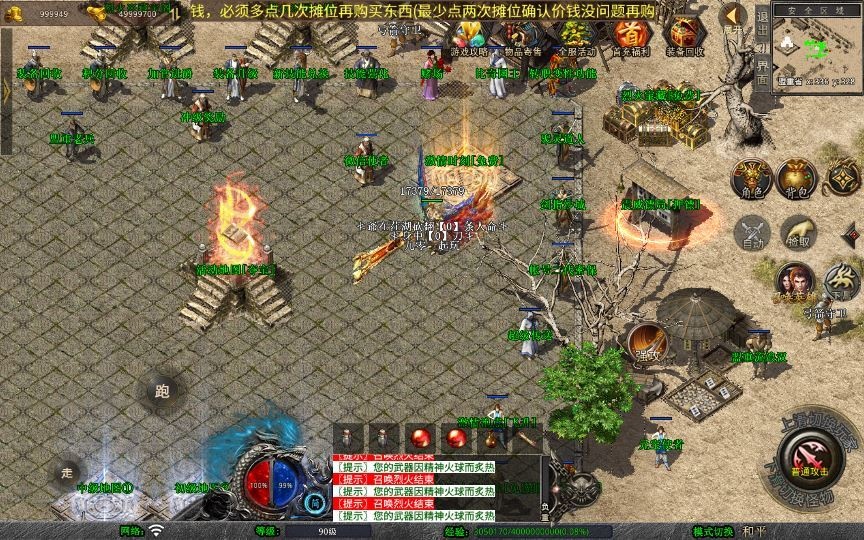Open the 全服活动 server events icon
The width and height of the screenshot is (864, 540).
(576, 37)
